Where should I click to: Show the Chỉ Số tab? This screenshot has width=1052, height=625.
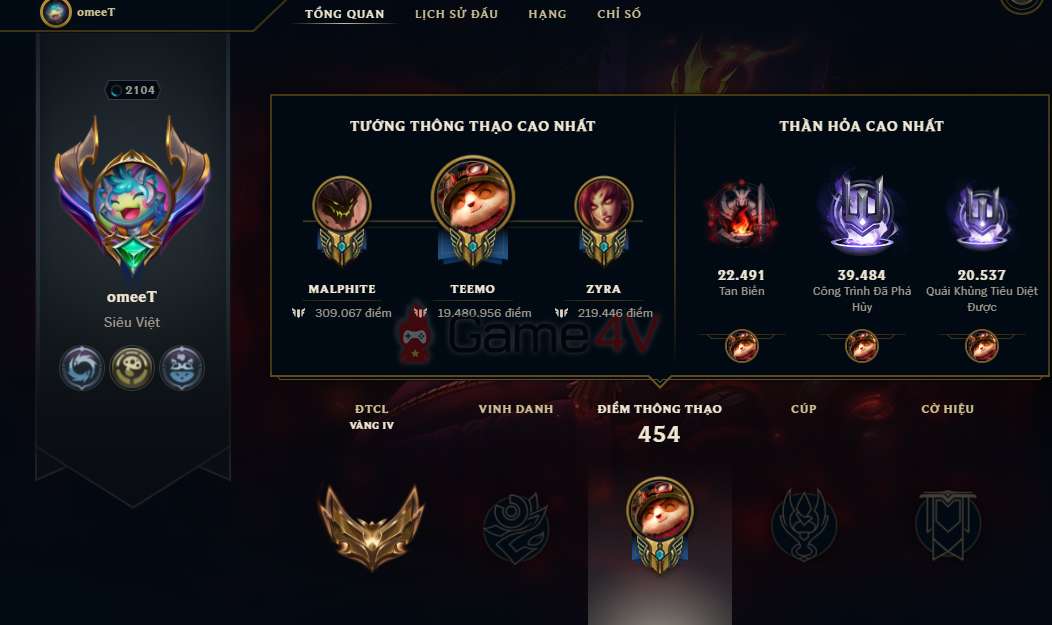click(x=619, y=14)
